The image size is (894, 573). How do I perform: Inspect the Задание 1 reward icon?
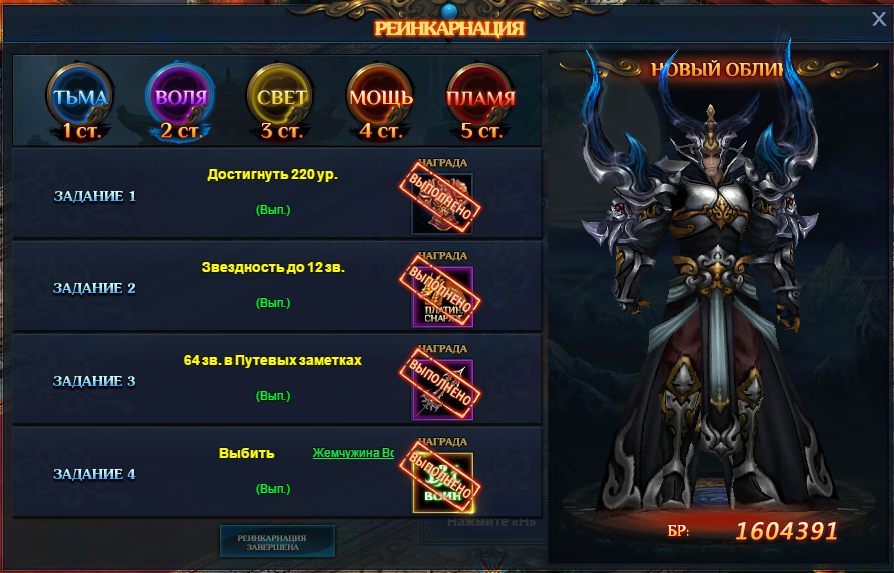click(442, 203)
